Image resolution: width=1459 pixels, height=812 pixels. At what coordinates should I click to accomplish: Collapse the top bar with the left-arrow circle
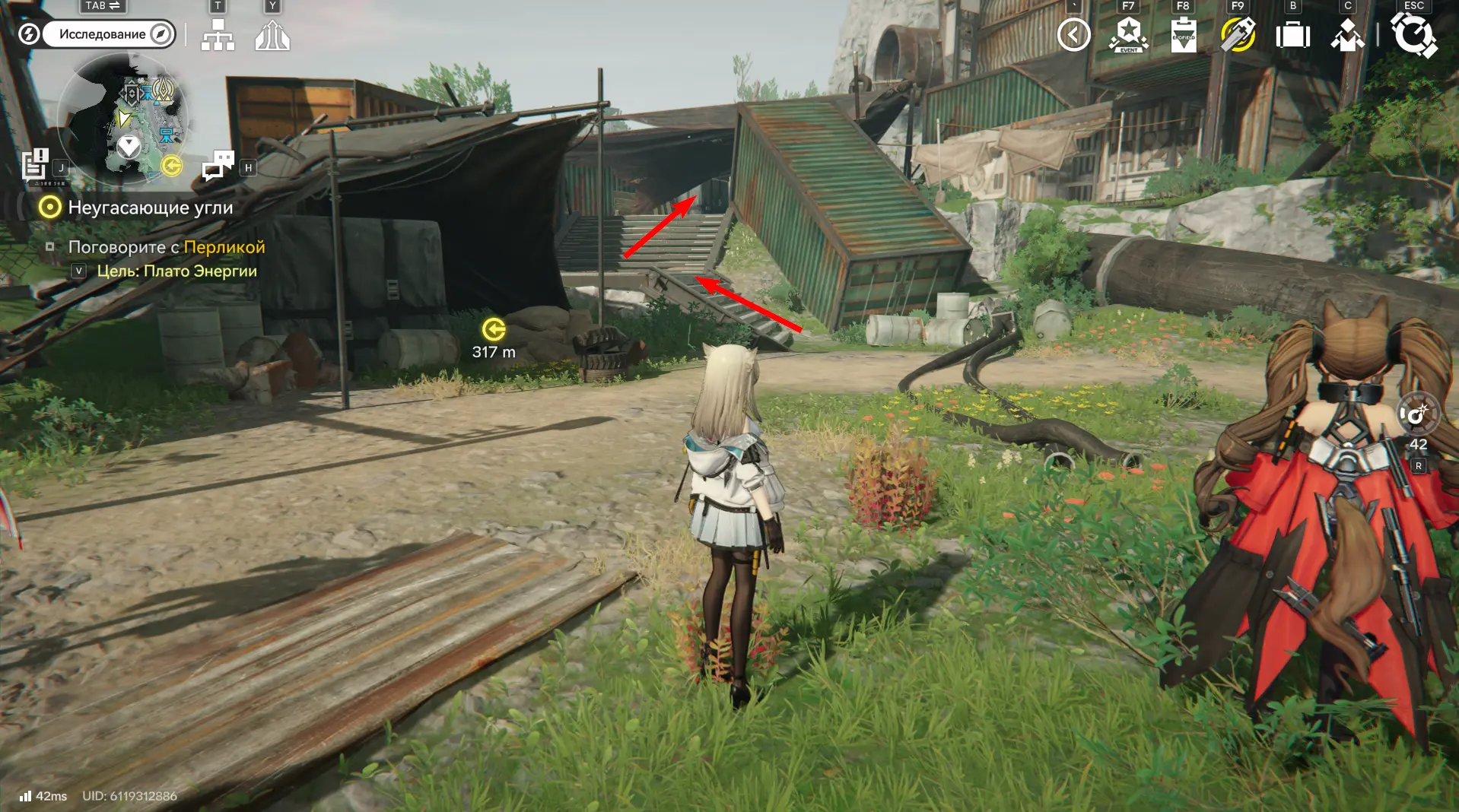click(x=1073, y=35)
